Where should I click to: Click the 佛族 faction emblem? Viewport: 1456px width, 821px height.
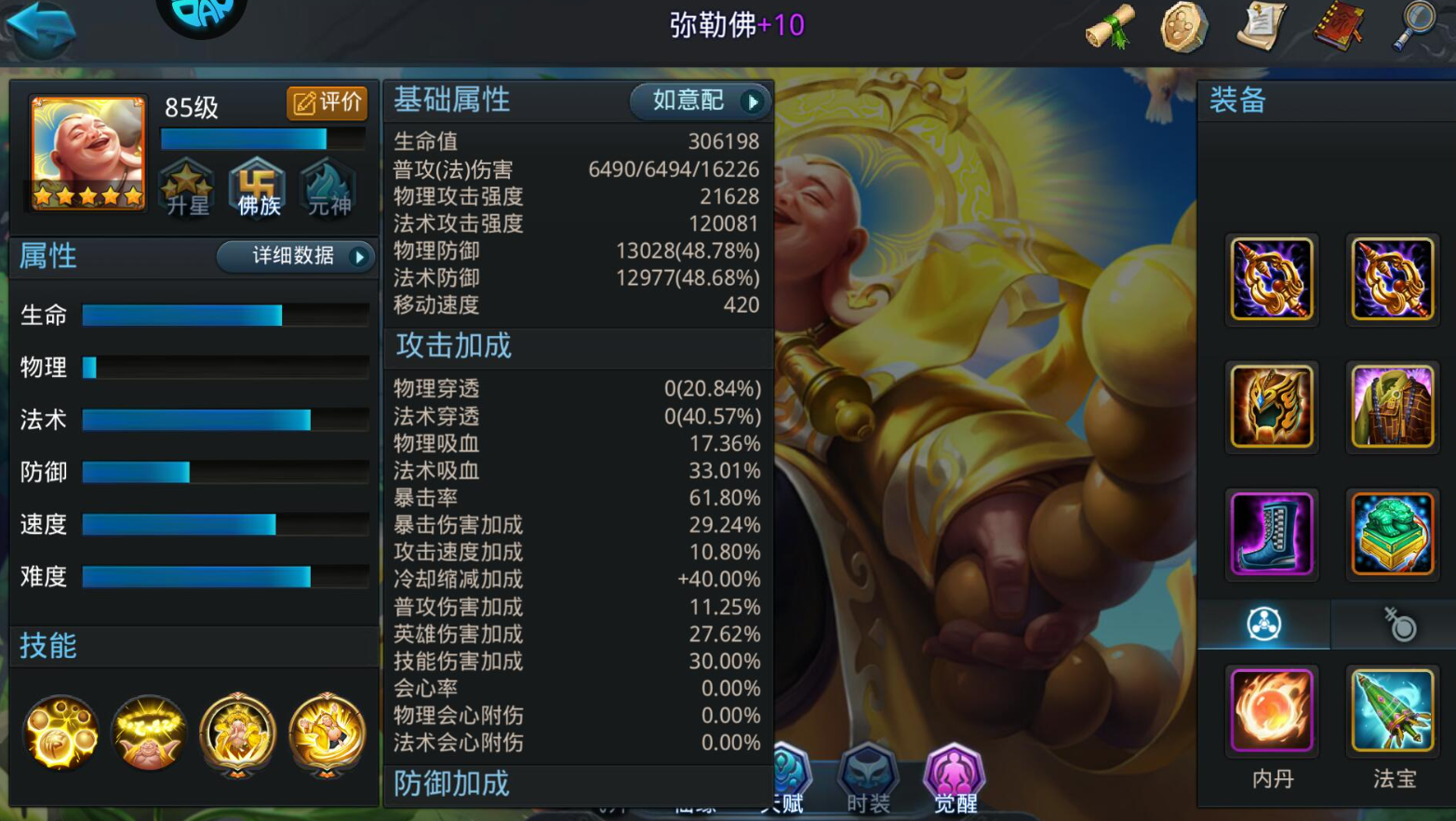pos(257,189)
